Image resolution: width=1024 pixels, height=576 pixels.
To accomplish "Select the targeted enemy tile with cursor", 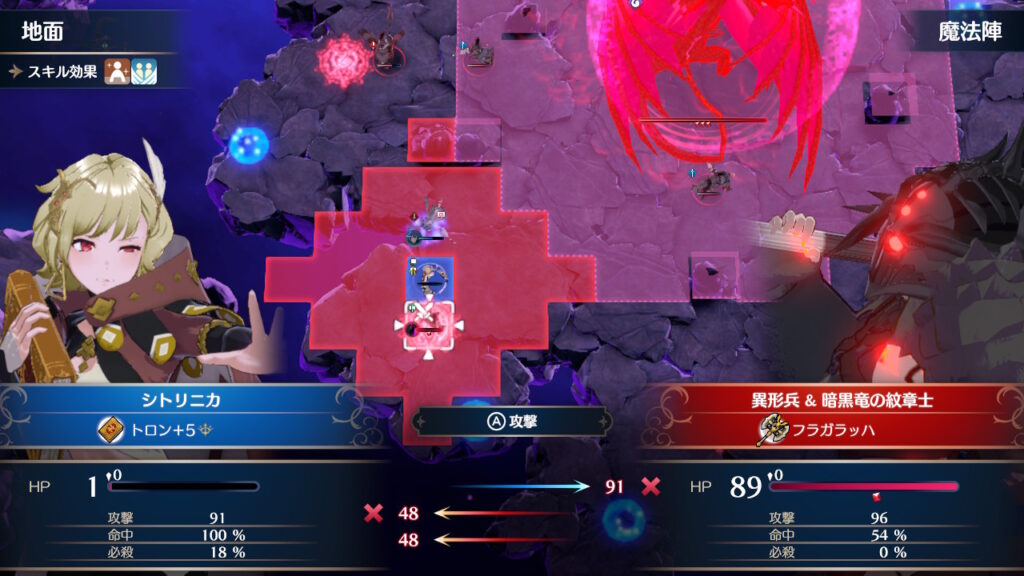I will (429, 325).
